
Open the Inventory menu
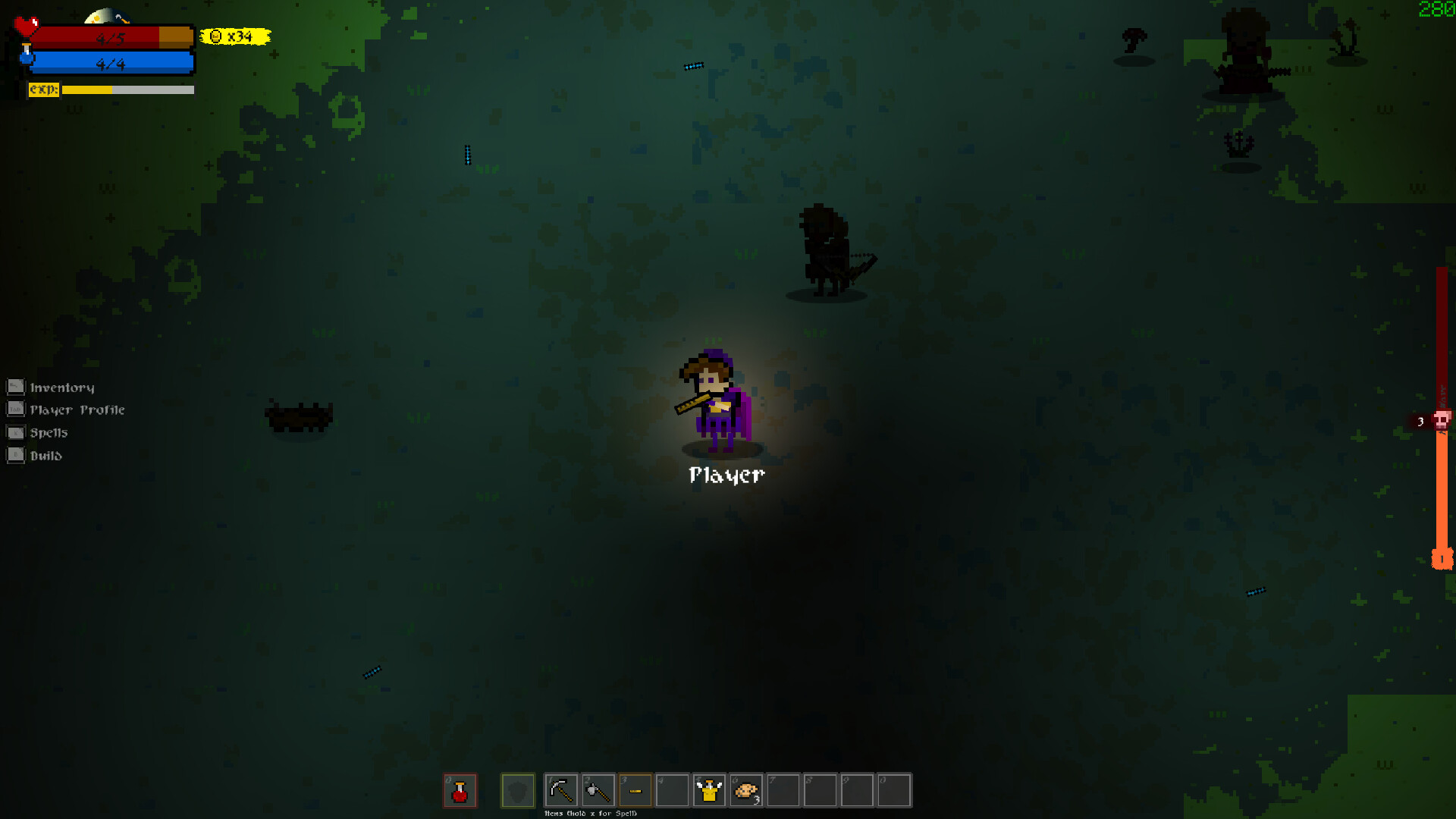click(62, 387)
